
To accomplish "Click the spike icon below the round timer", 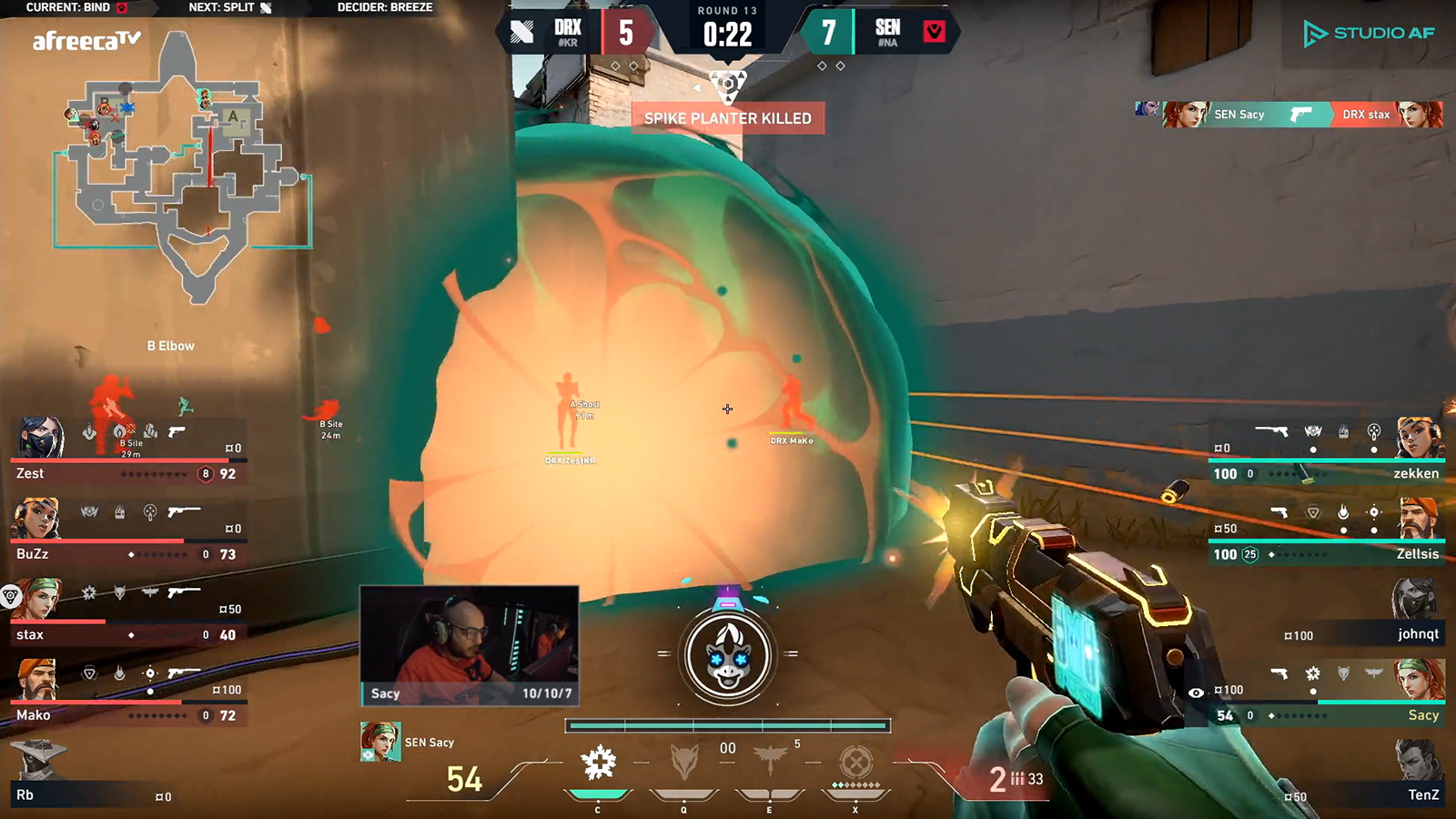I will [726, 81].
